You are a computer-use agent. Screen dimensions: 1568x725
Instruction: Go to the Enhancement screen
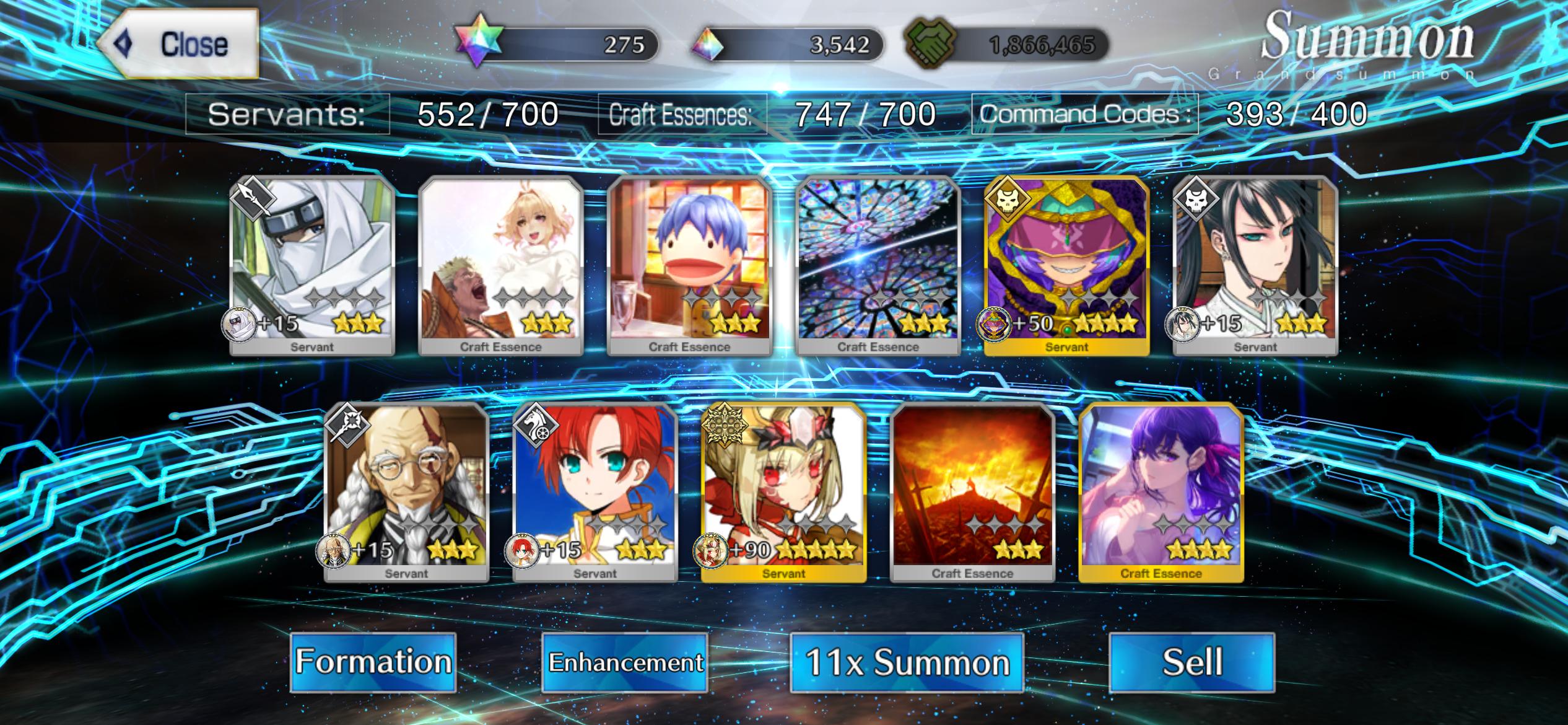[625, 662]
